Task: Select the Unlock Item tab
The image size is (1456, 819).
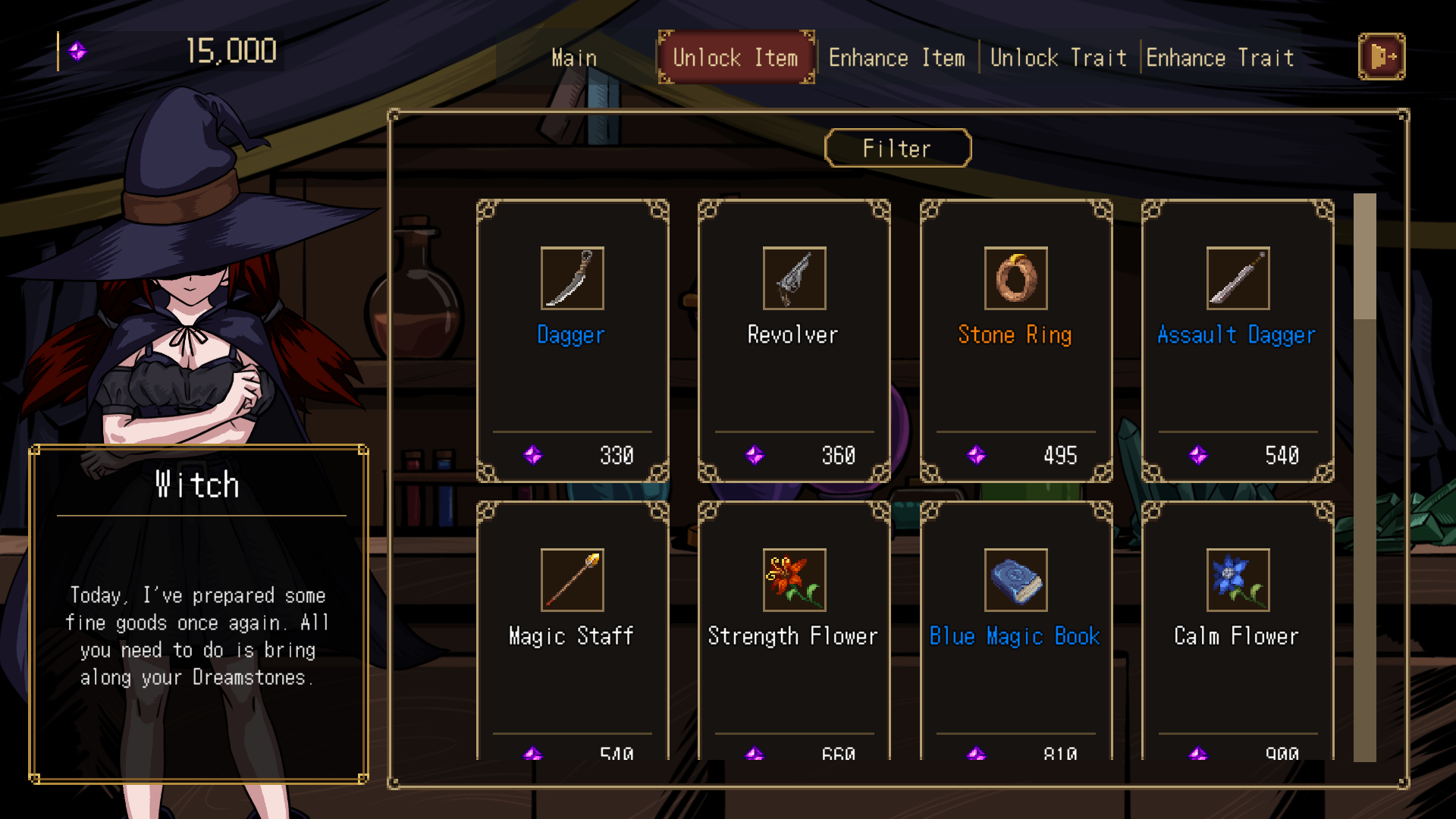Action: coord(735,58)
